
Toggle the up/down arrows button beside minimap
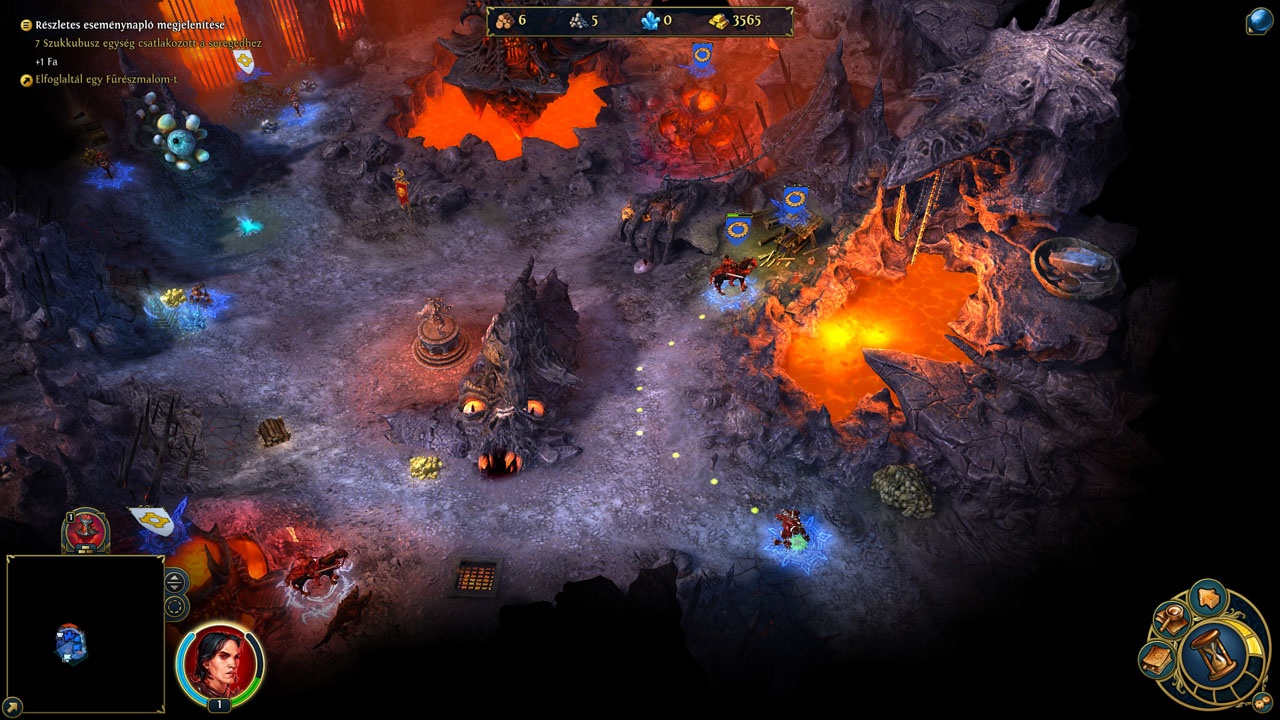175,581
